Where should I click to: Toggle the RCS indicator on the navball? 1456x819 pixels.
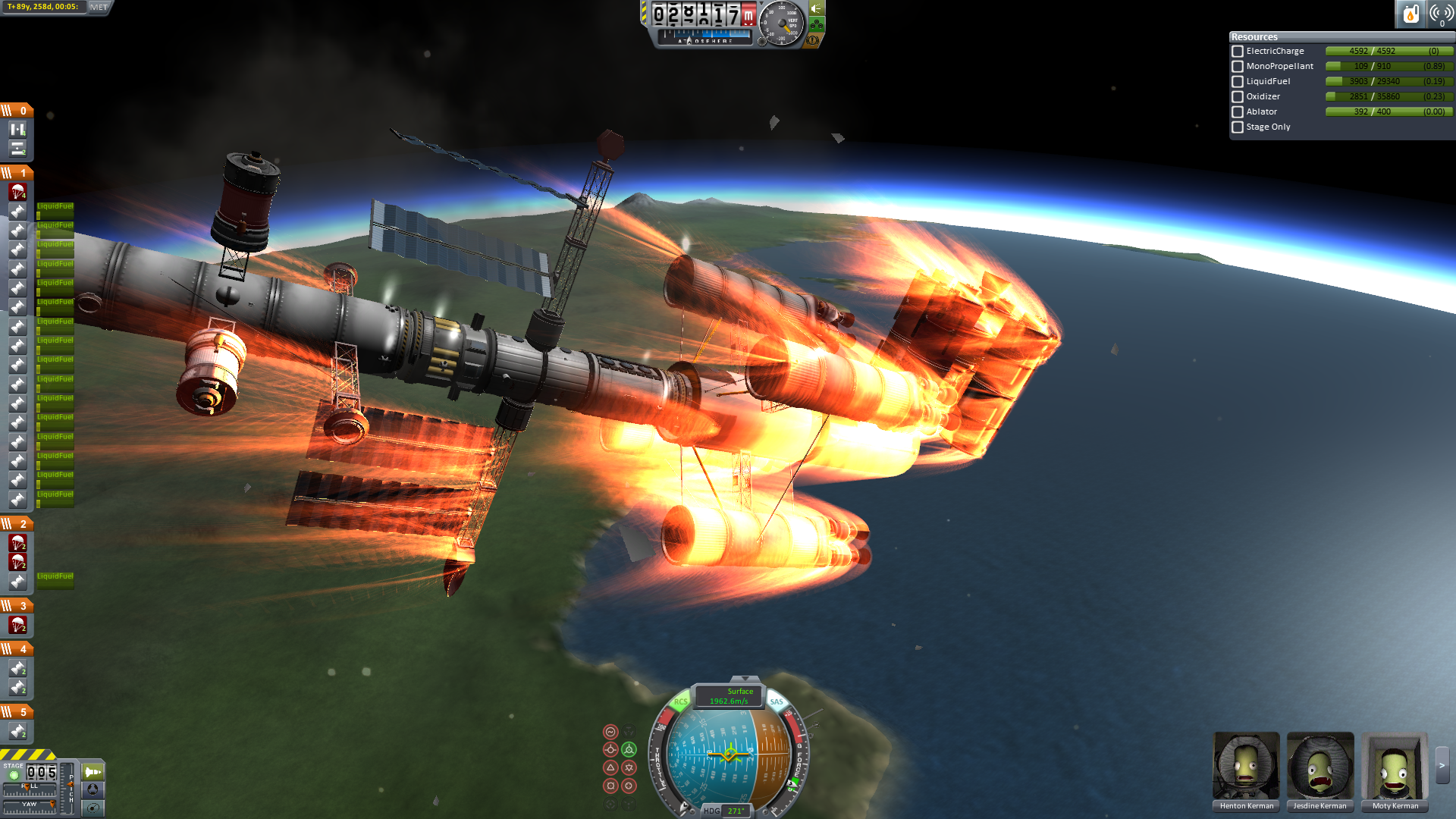[x=680, y=701]
